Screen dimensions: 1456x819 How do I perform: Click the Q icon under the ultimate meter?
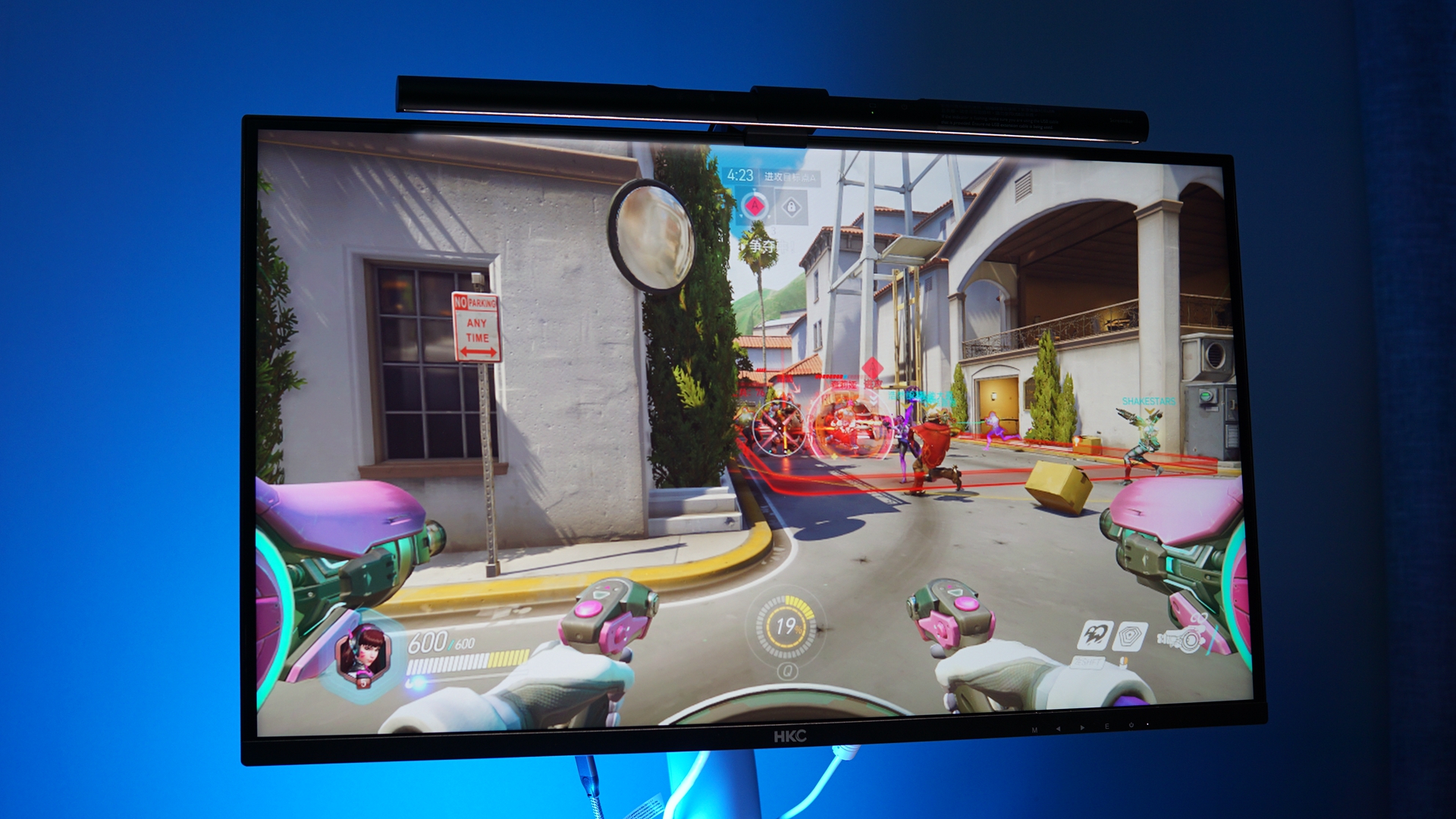[x=788, y=671]
